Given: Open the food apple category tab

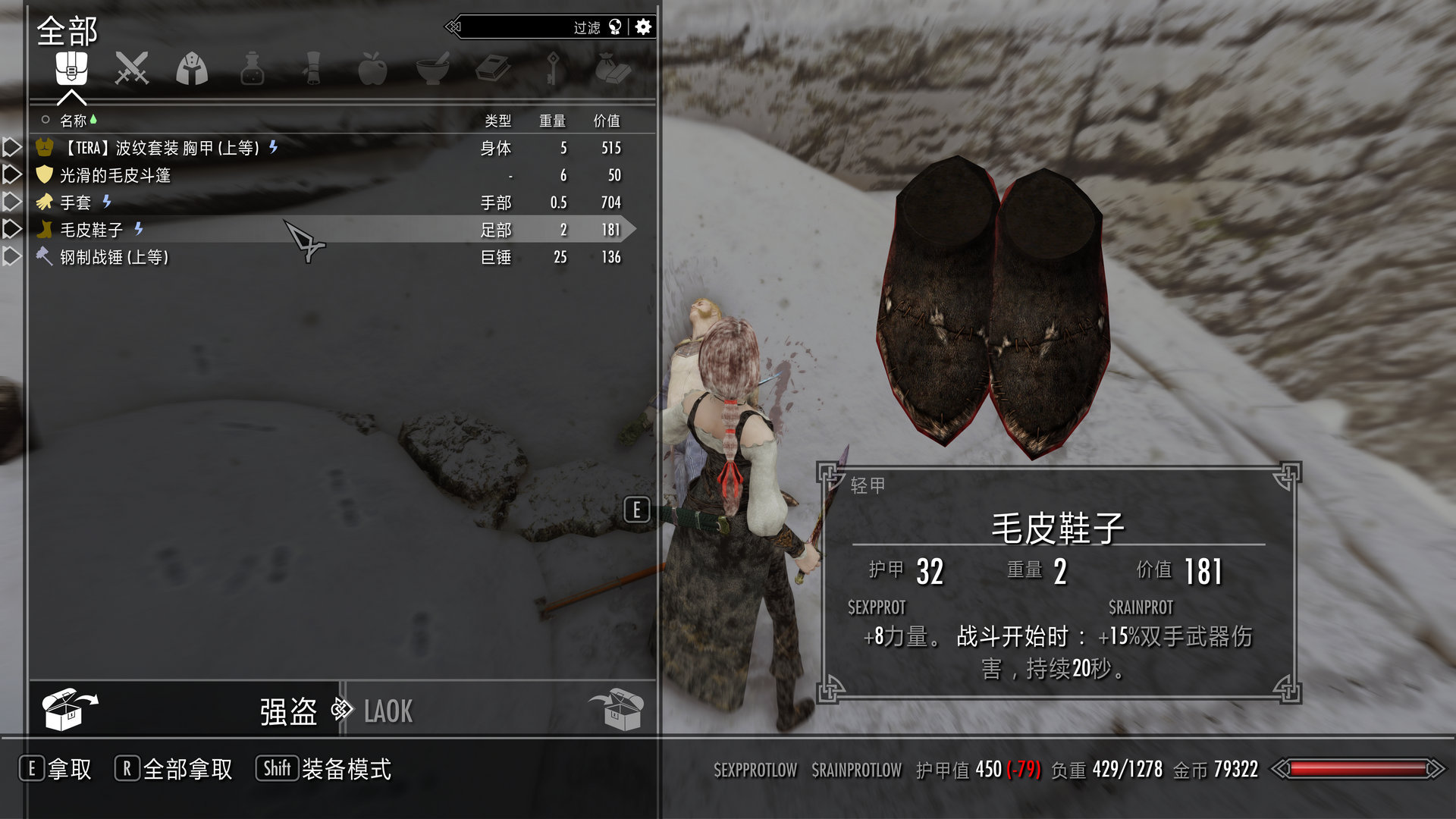Looking at the screenshot, I should pyautogui.click(x=372, y=69).
